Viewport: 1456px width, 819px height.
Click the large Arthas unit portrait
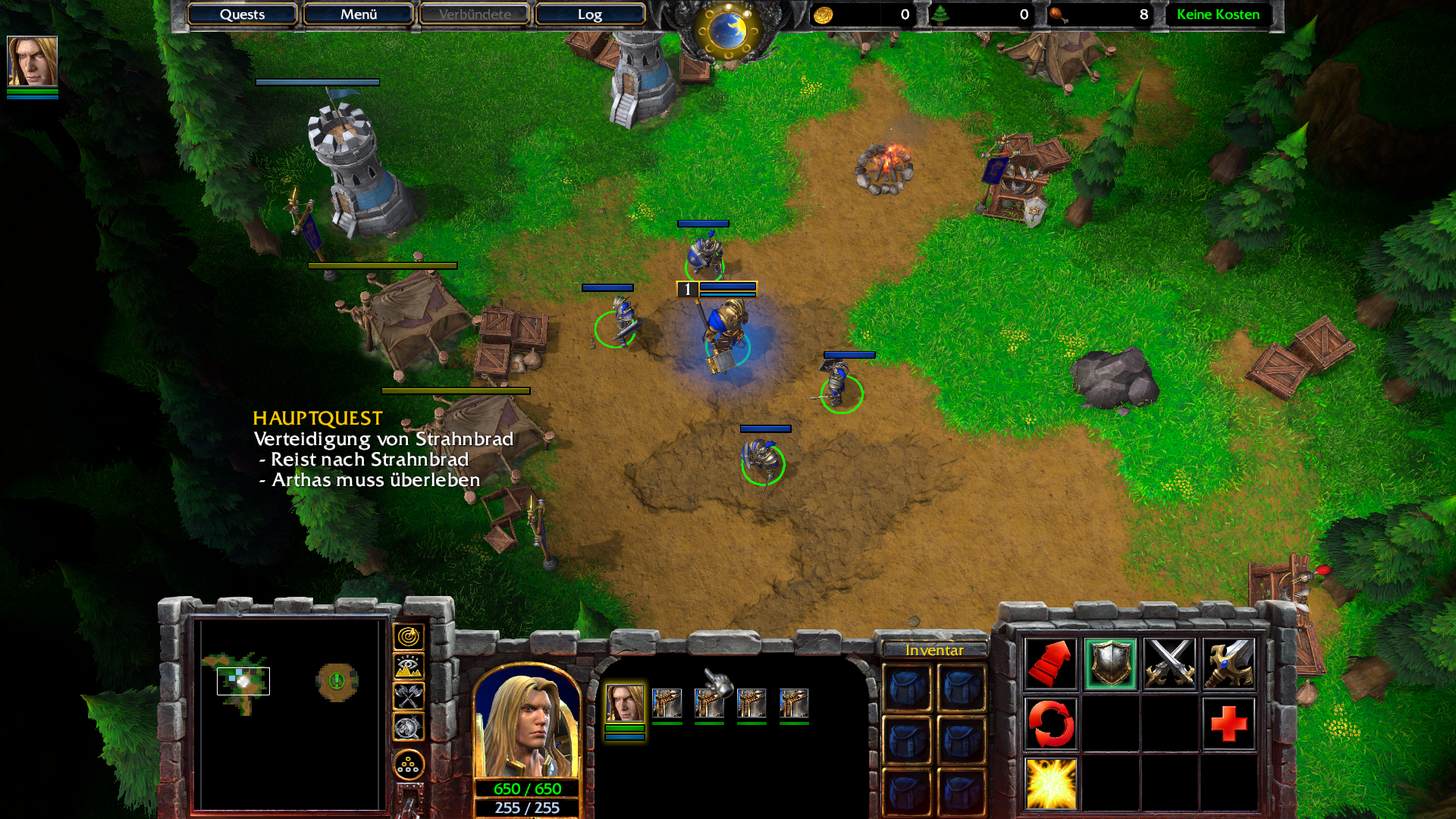click(x=527, y=724)
